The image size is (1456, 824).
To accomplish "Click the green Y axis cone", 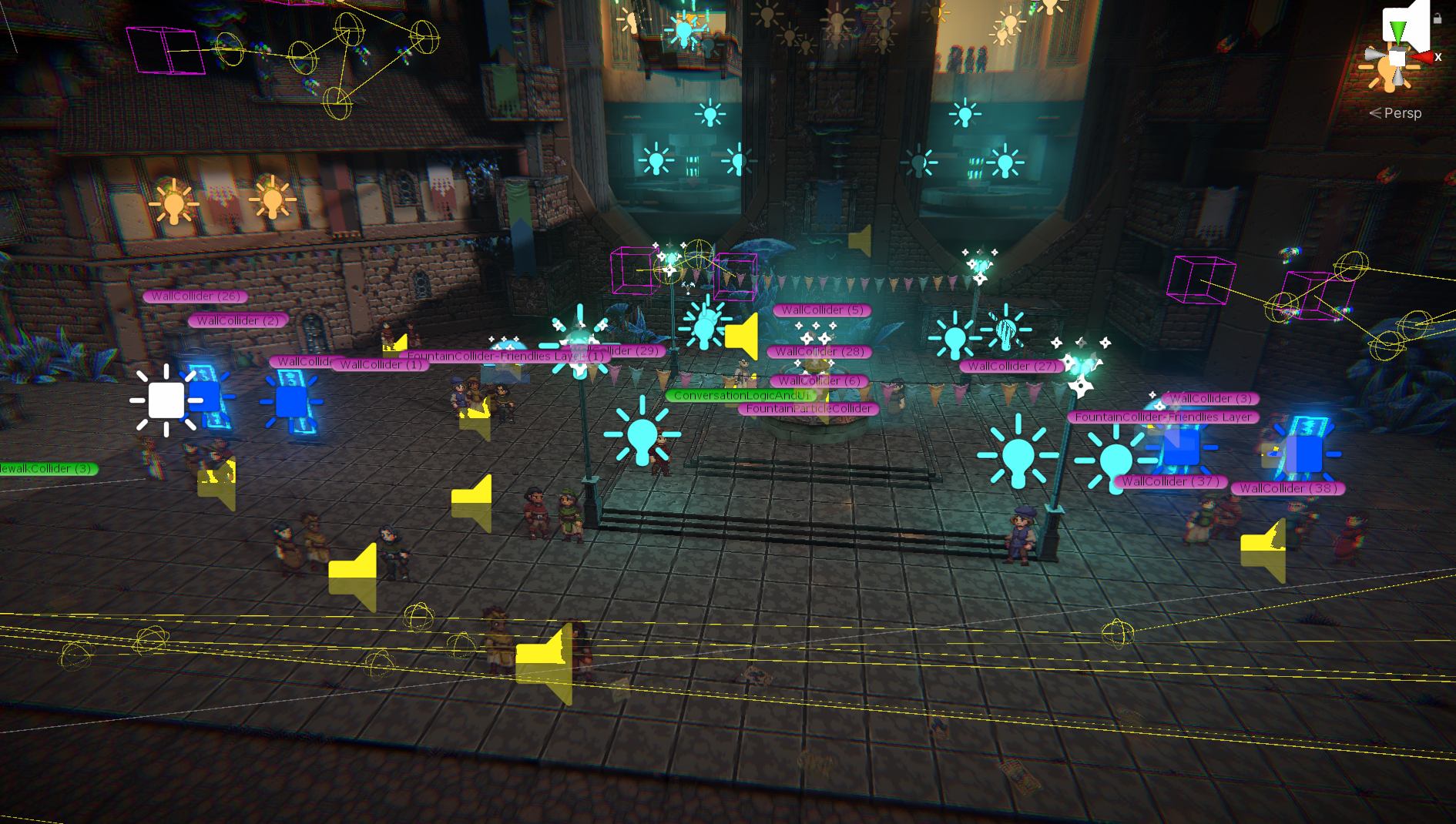I will (1397, 31).
